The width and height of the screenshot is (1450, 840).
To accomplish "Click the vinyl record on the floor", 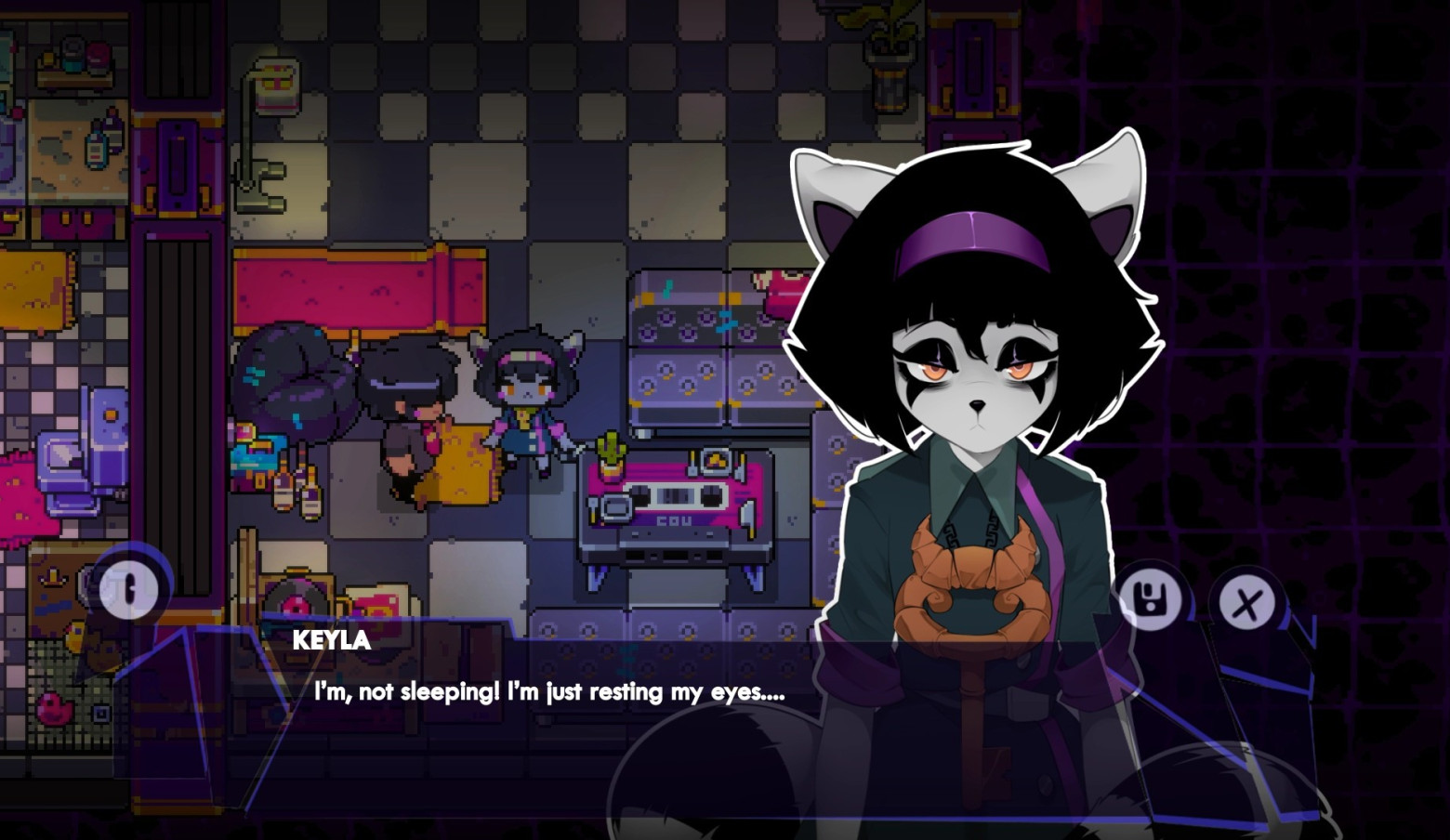I will (296, 604).
